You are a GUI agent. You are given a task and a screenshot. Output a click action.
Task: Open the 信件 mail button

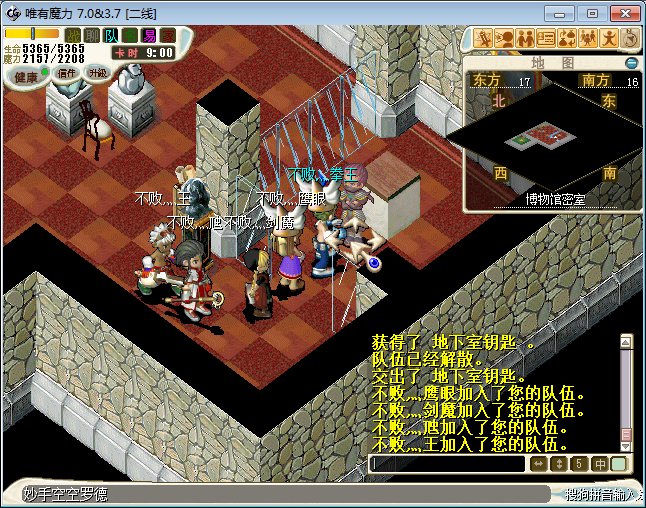pyautogui.click(x=67, y=73)
